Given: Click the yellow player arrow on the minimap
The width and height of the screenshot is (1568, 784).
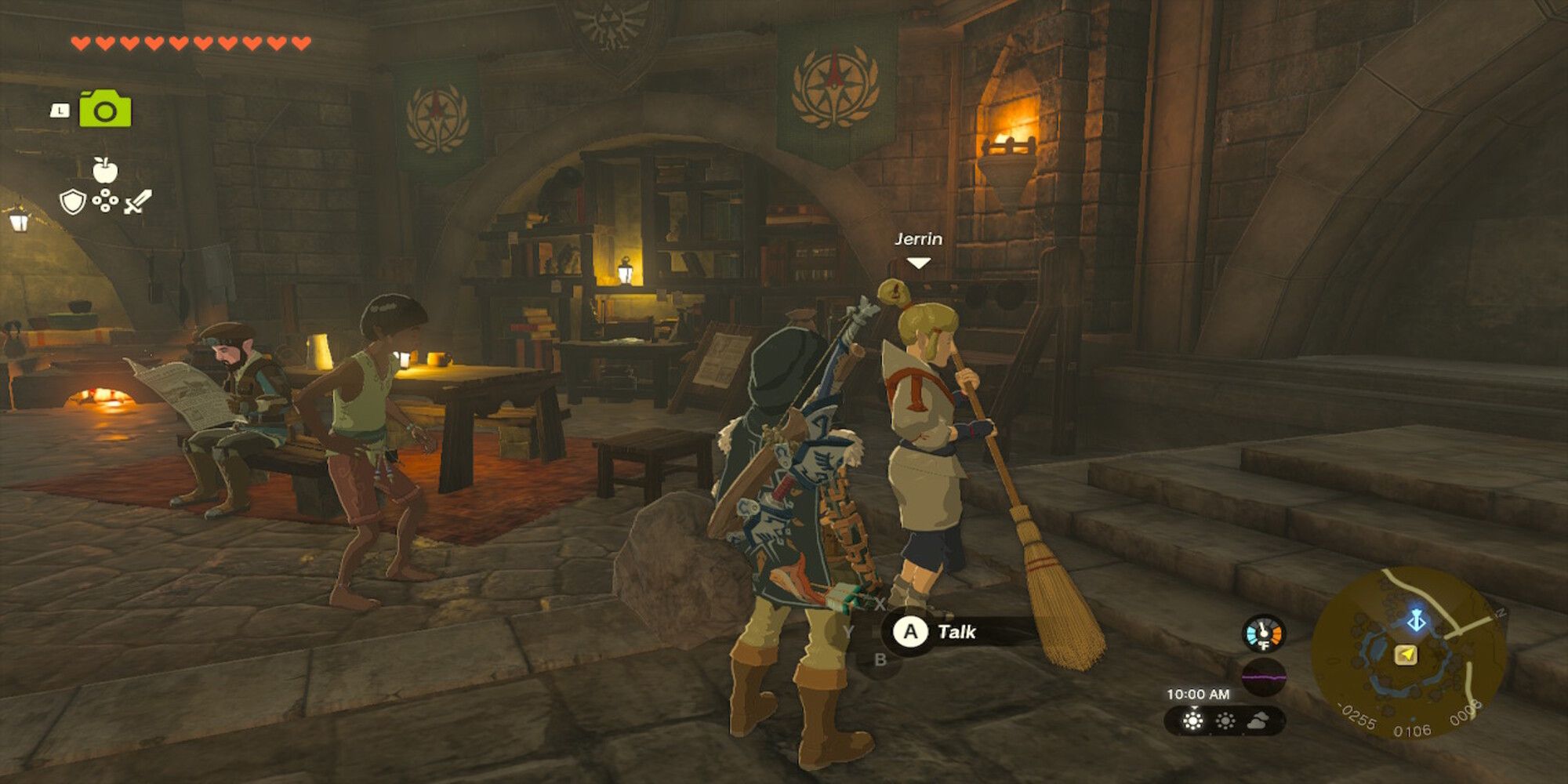Looking at the screenshot, I should (x=1406, y=654).
